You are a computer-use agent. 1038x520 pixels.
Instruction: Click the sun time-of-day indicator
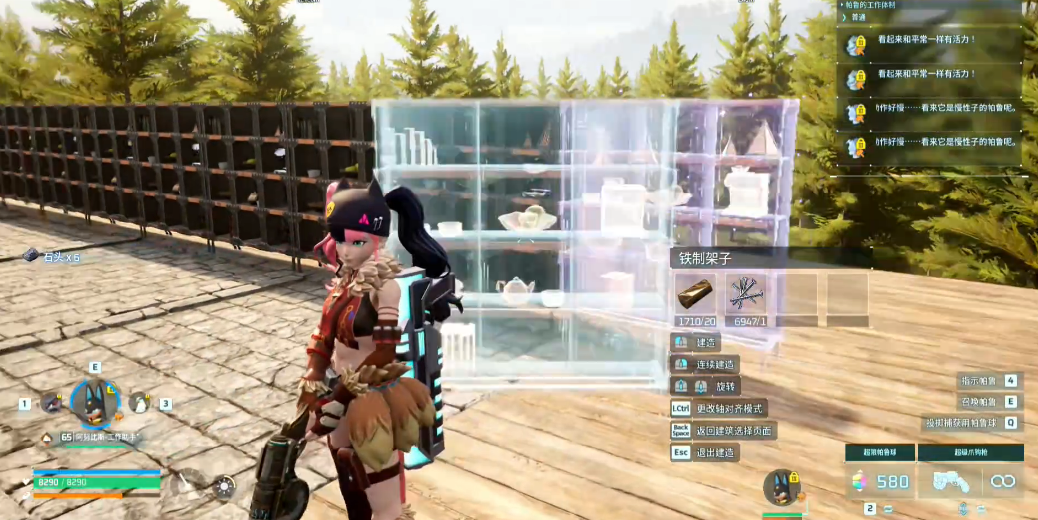224,487
